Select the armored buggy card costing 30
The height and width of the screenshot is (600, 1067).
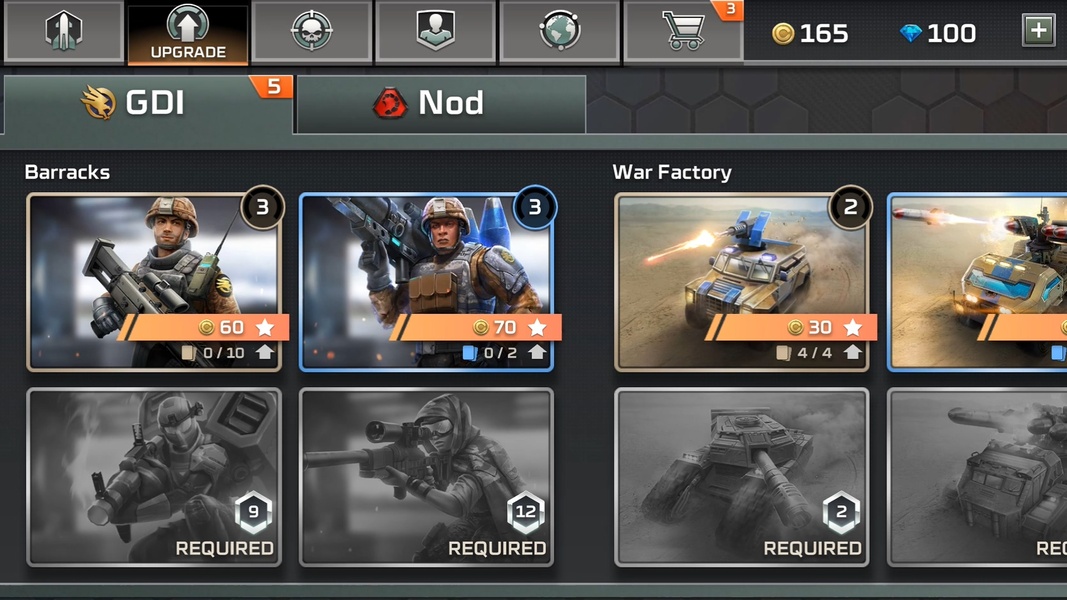point(741,281)
